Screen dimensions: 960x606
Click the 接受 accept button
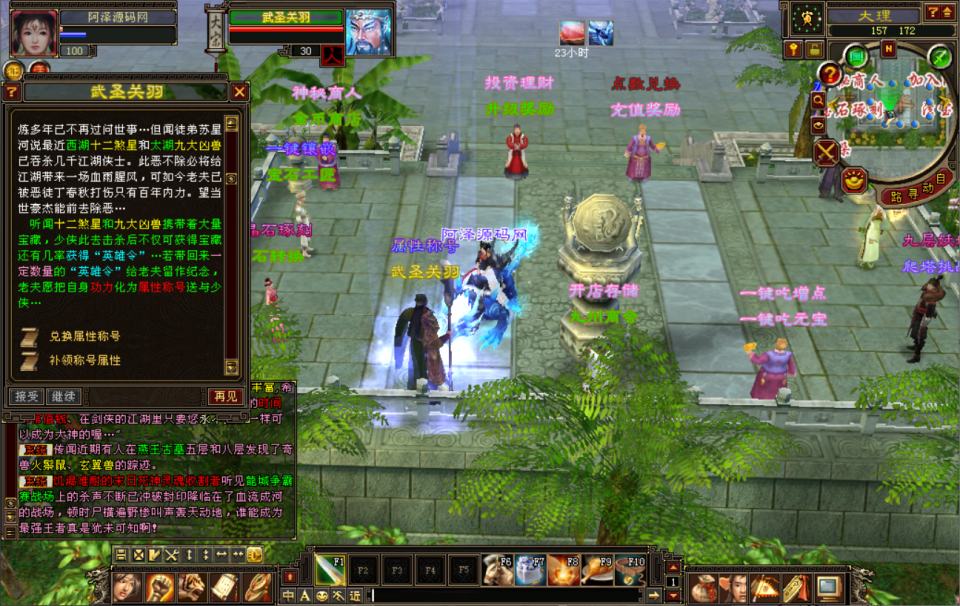click(x=27, y=397)
